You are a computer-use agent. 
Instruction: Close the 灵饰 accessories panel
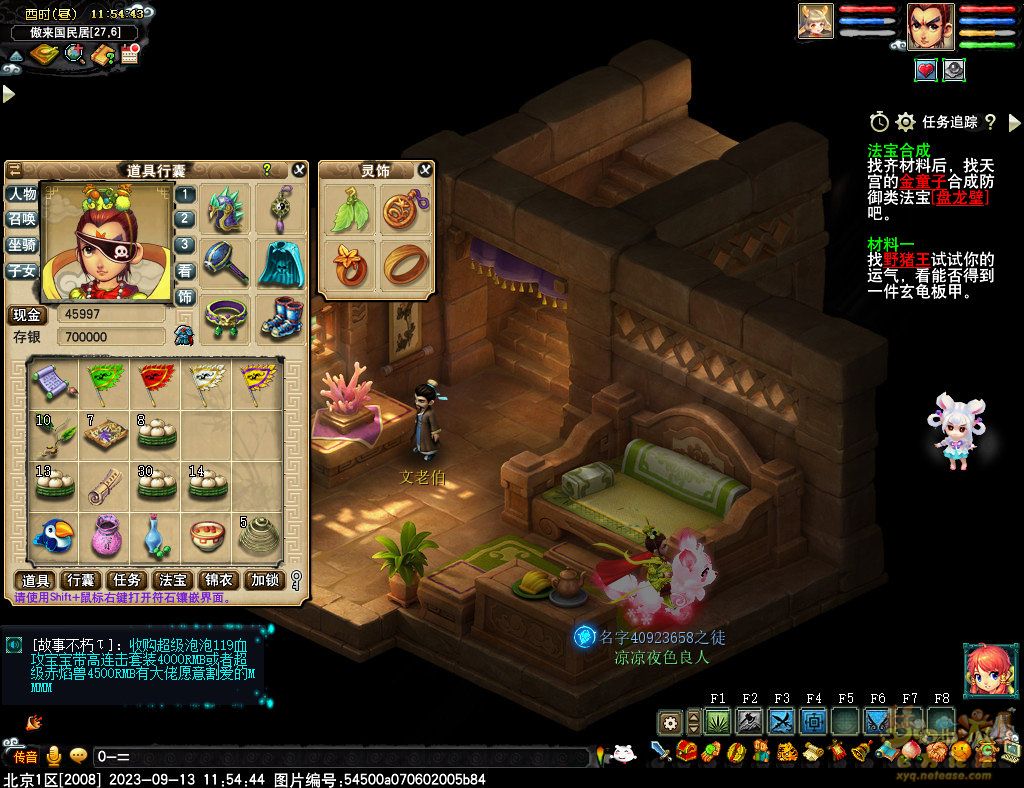click(x=425, y=170)
